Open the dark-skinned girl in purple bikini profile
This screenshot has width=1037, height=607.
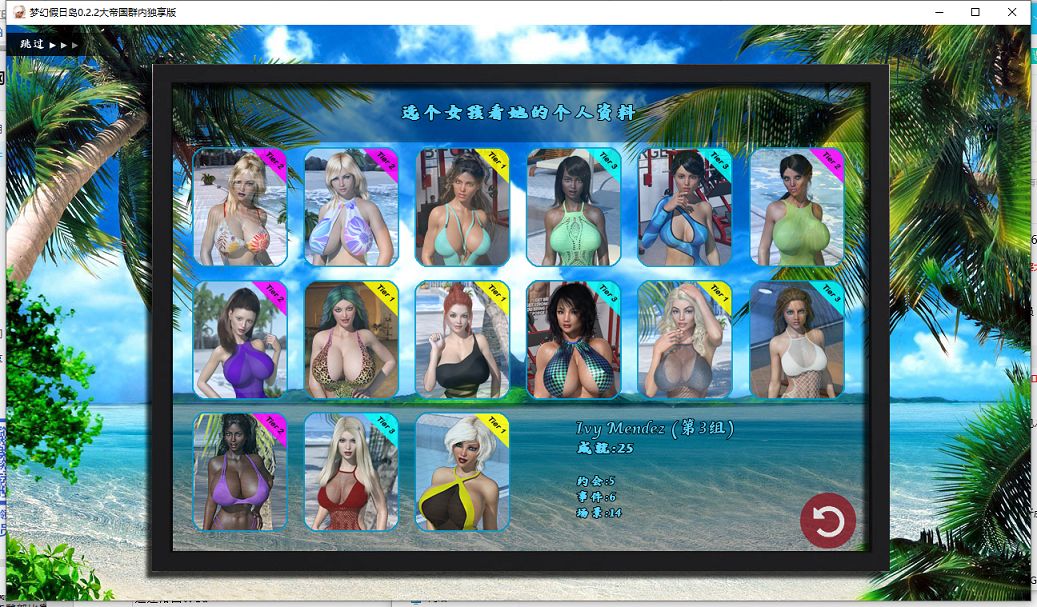[240, 472]
